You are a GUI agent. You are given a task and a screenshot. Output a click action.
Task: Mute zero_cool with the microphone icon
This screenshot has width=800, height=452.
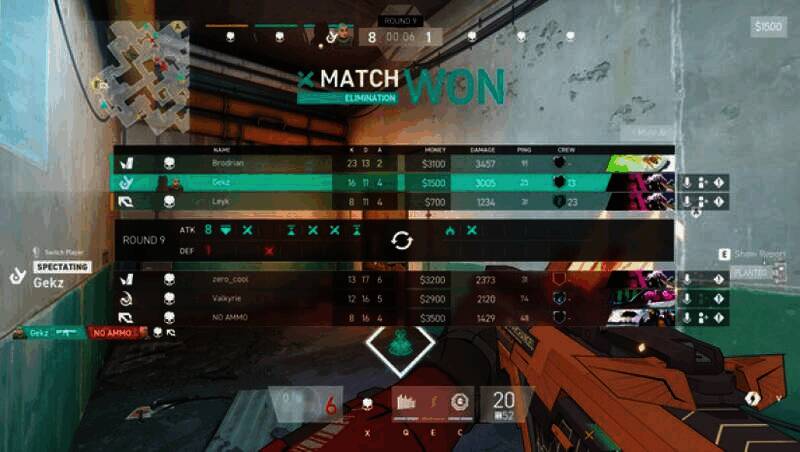(687, 279)
